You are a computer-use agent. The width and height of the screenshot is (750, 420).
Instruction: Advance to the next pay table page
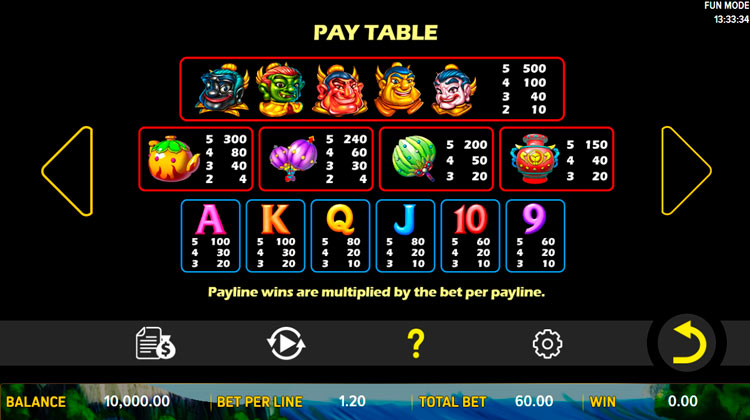[684, 169]
